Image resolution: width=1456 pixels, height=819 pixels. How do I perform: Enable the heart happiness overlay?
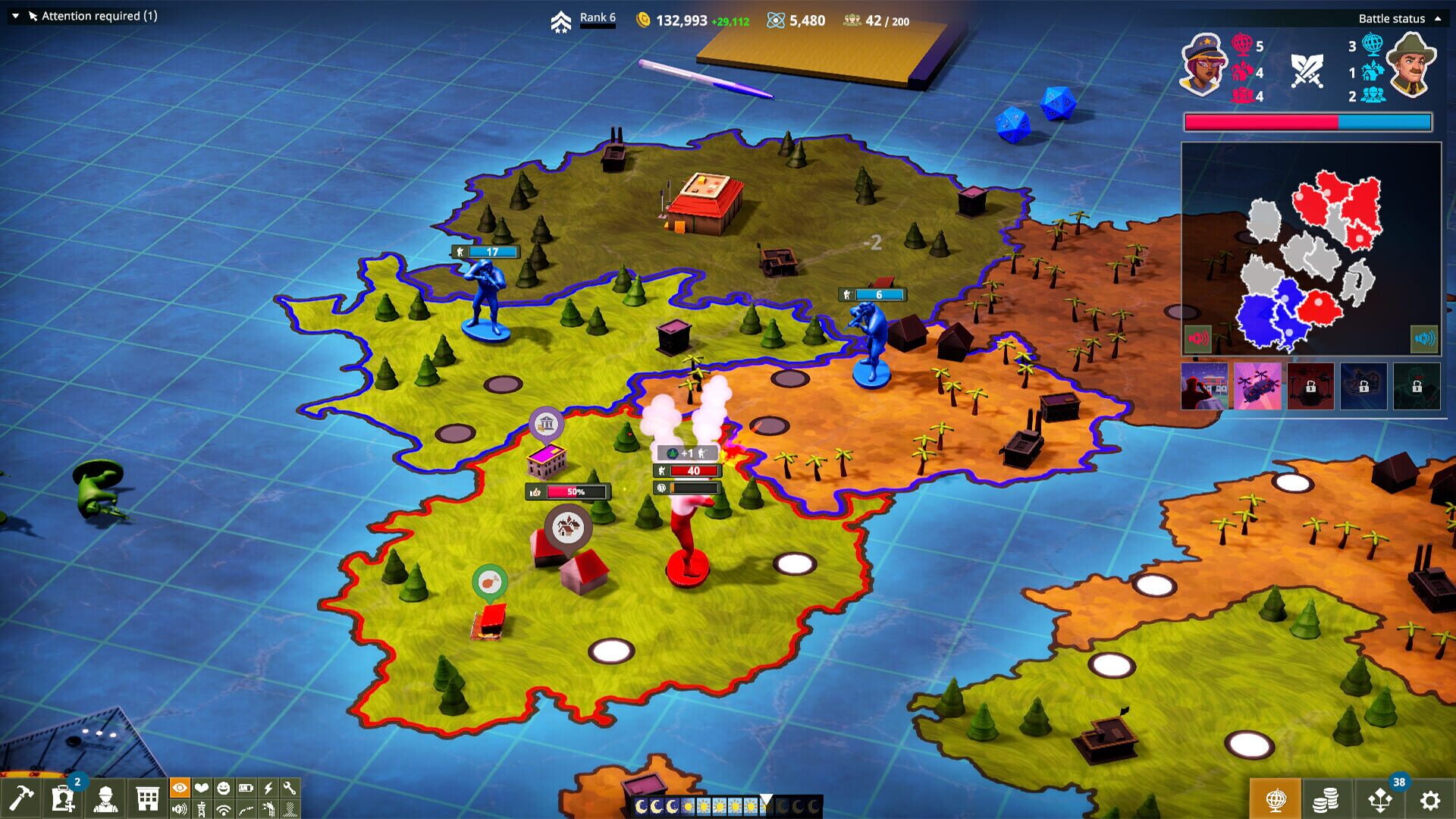201,789
